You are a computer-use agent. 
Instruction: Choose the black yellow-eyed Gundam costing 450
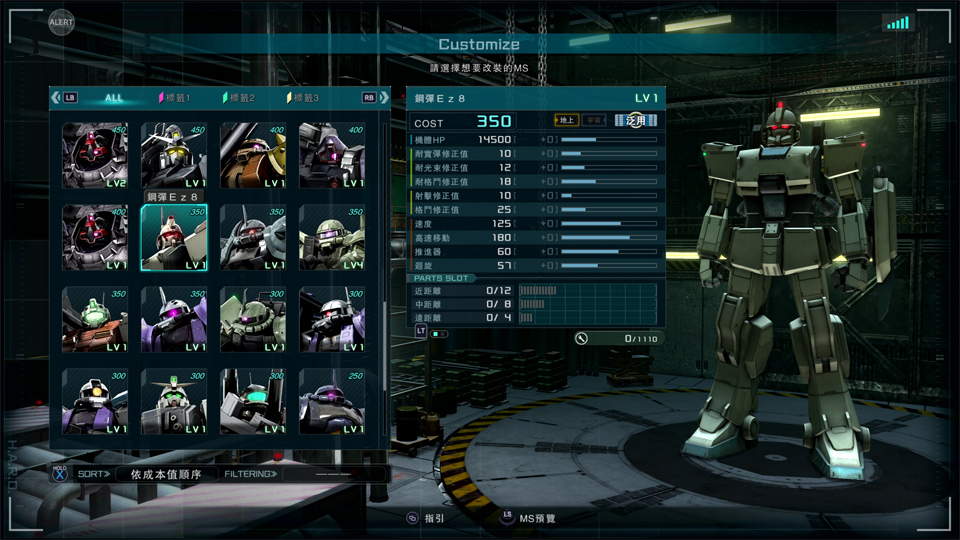click(174, 156)
